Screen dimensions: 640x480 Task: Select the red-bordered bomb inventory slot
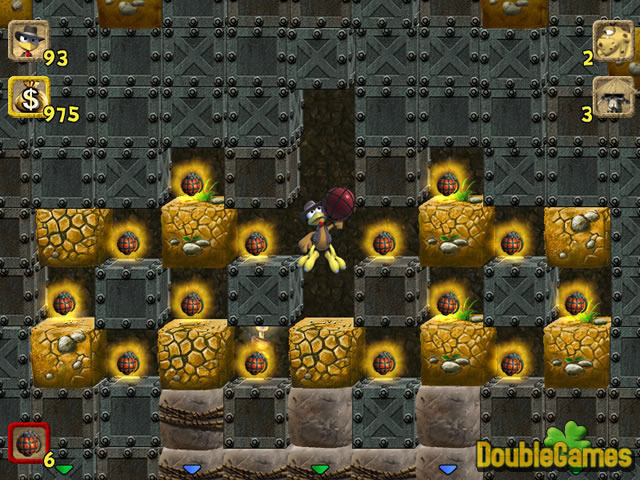pos(25,443)
